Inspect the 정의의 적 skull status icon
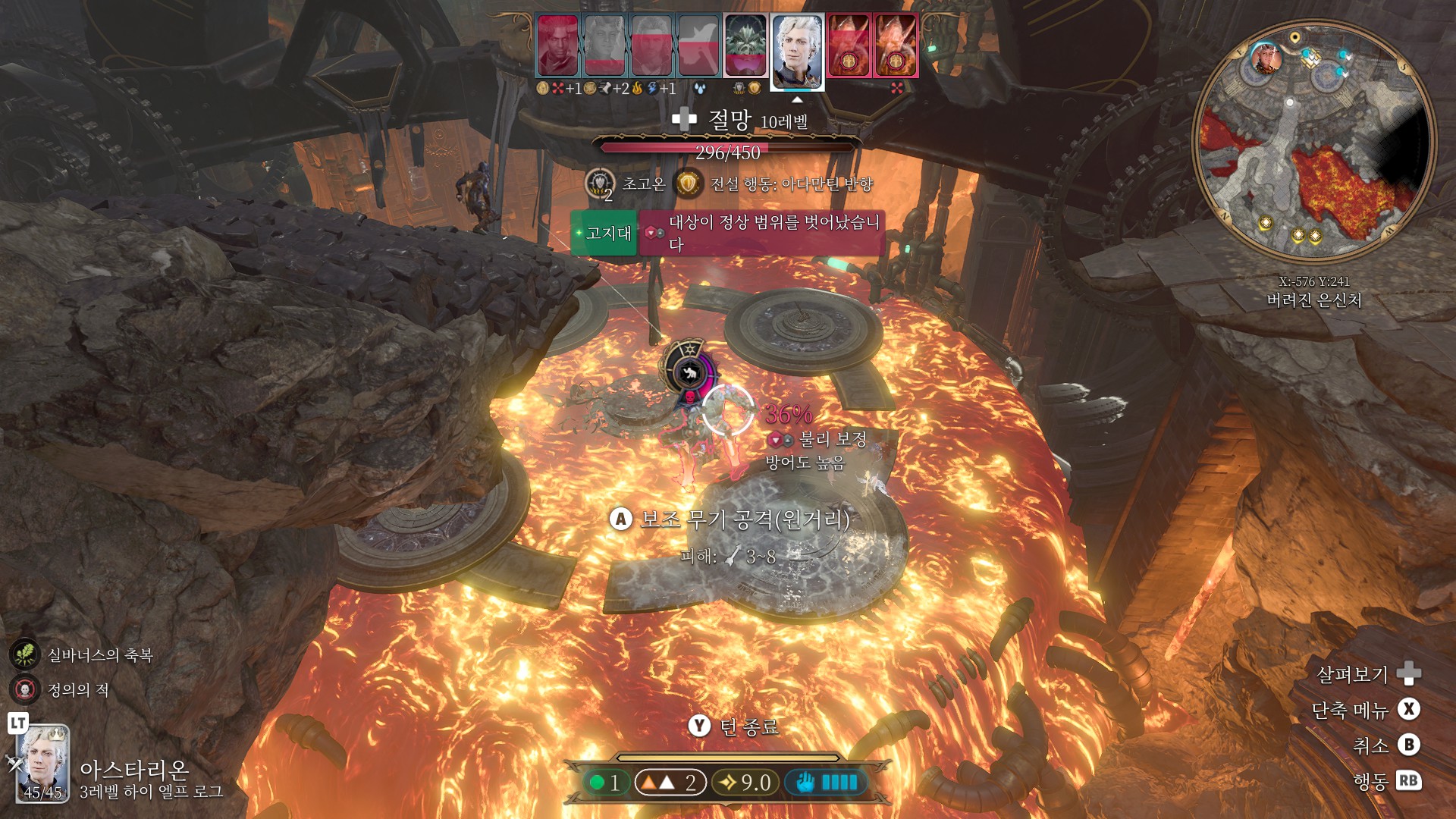Screen dimensions: 1456x819 25,689
